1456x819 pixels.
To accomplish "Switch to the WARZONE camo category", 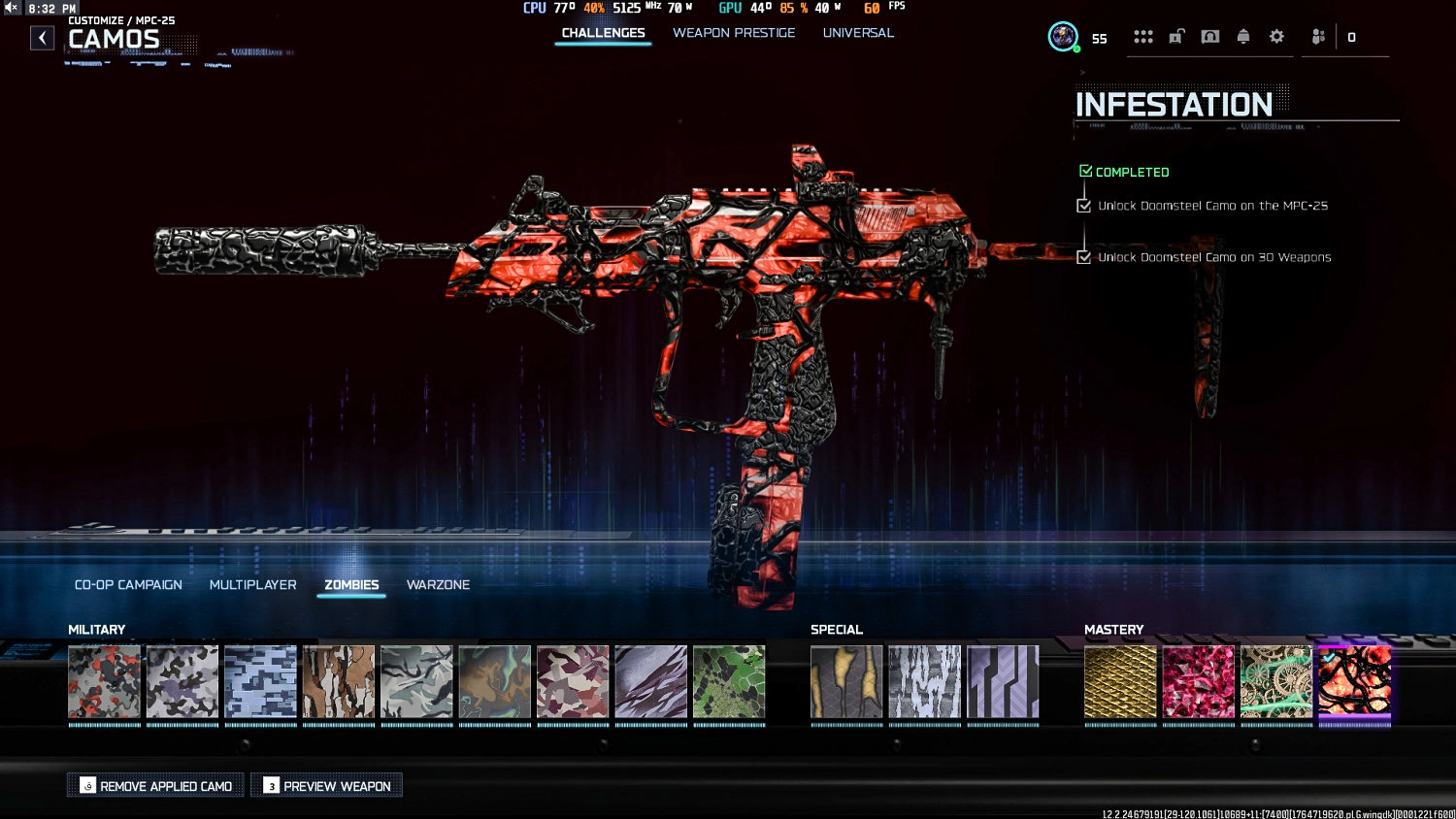I will point(438,585).
